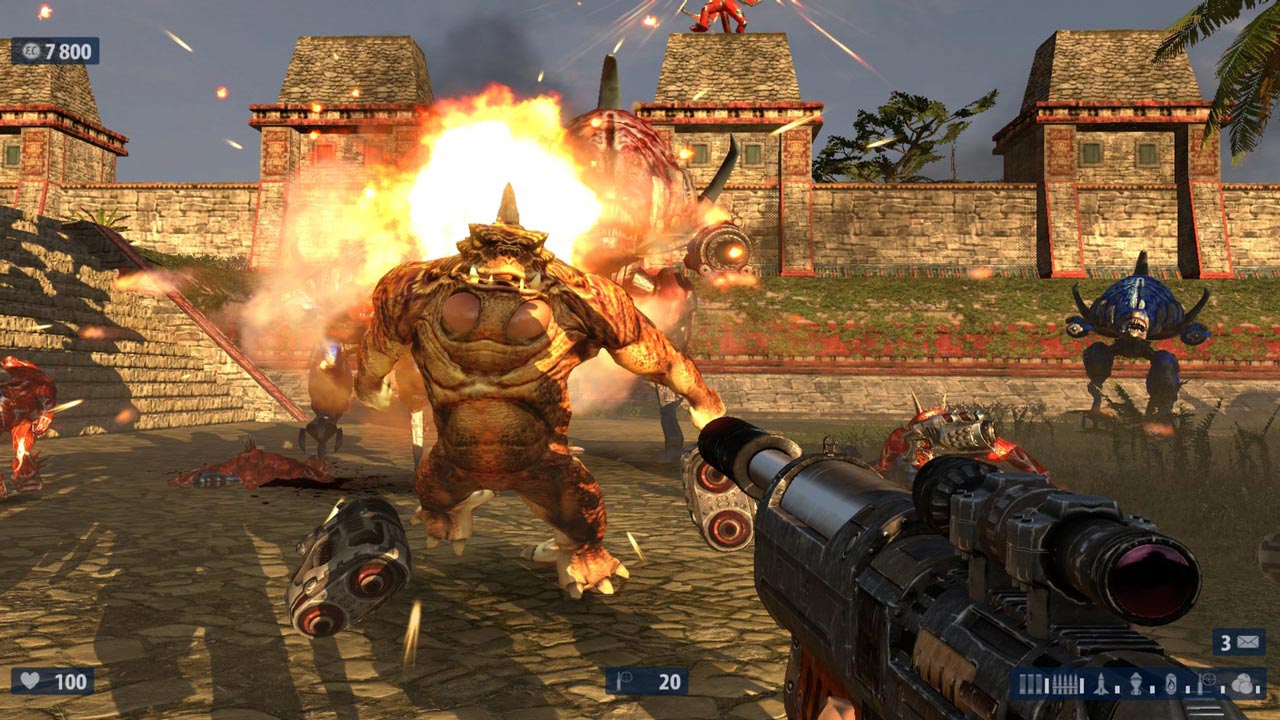Screen dimensions: 1280x720
Task: Select the cannonballs ammo icon
Action: coord(1242,684)
